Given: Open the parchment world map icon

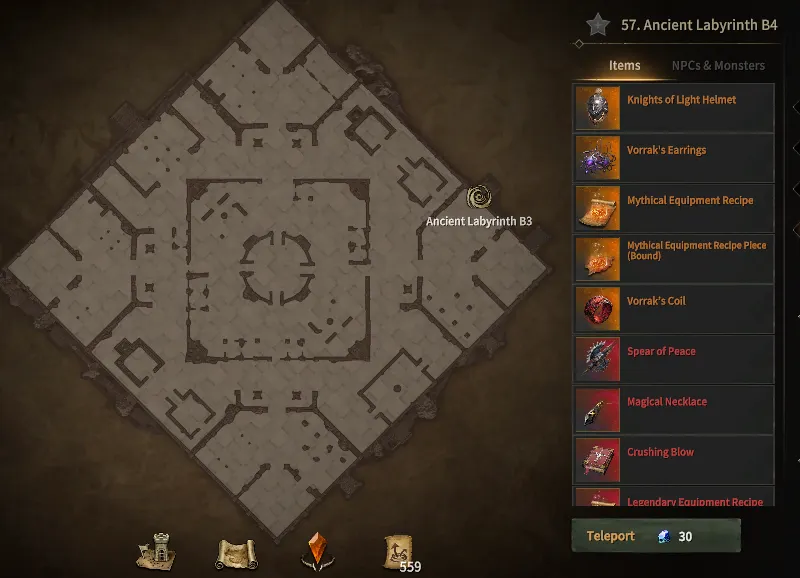Looking at the screenshot, I should 237,551.
